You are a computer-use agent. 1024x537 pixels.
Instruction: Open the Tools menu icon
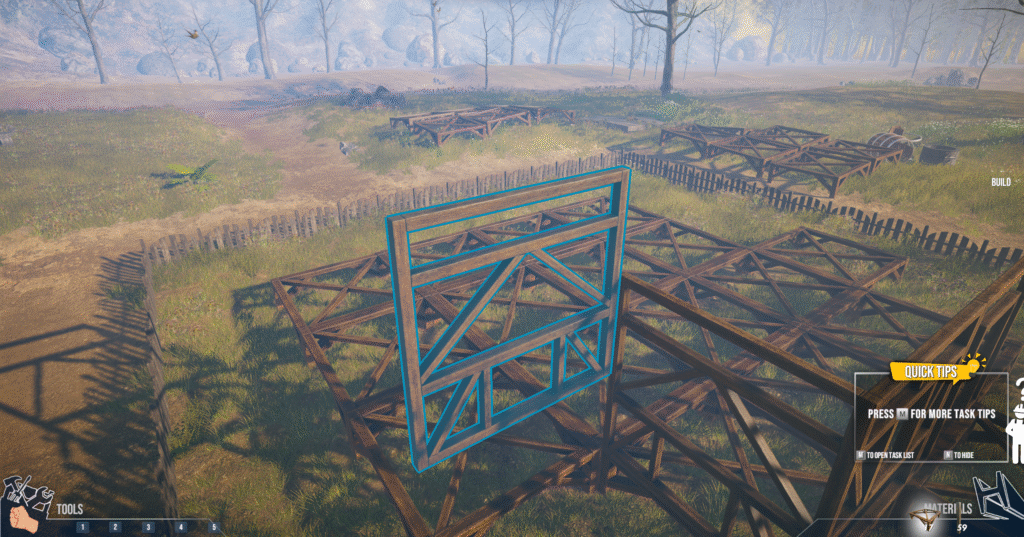26,503
